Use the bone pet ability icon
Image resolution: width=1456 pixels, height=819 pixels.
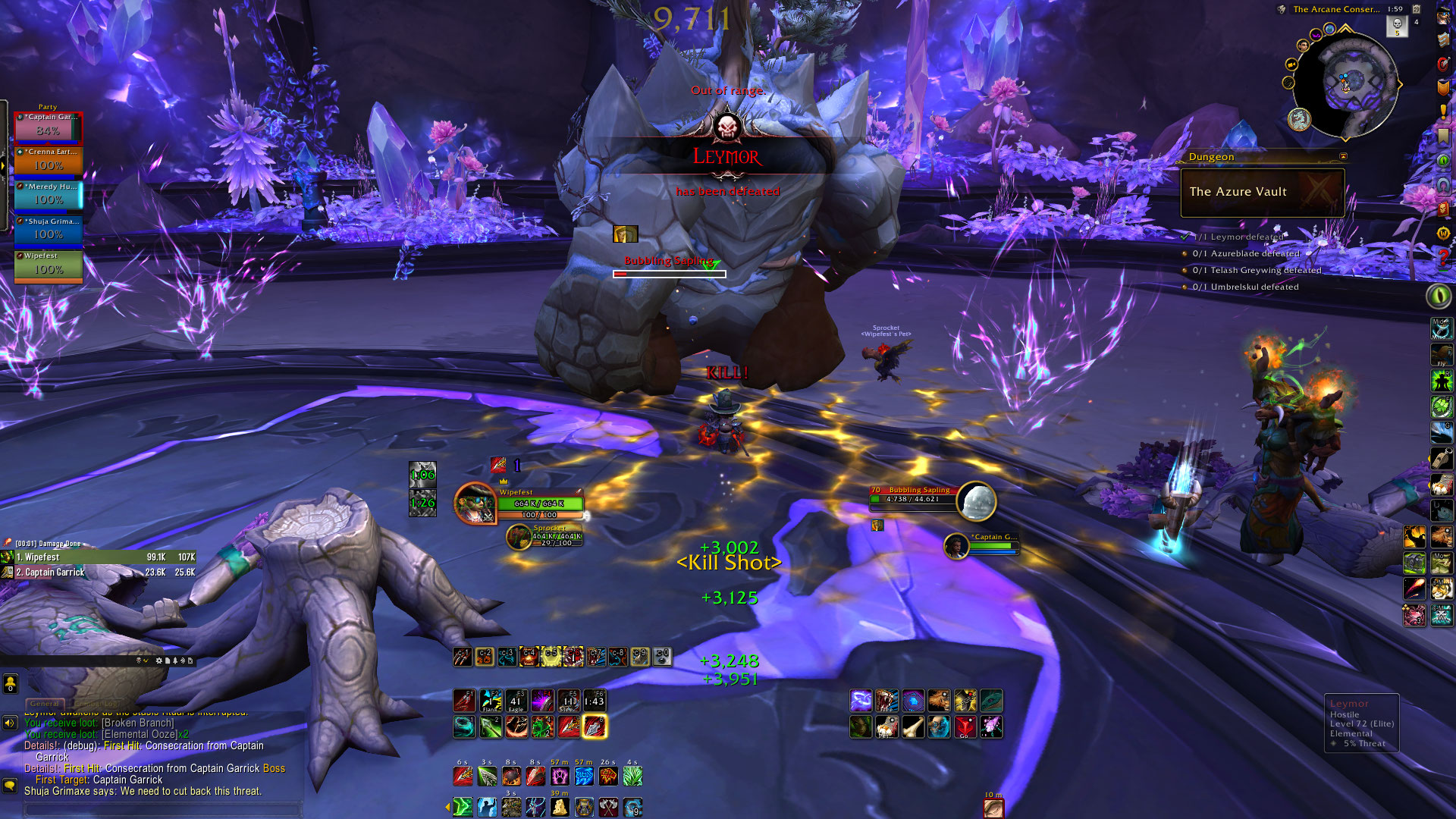tap(913, 727)
